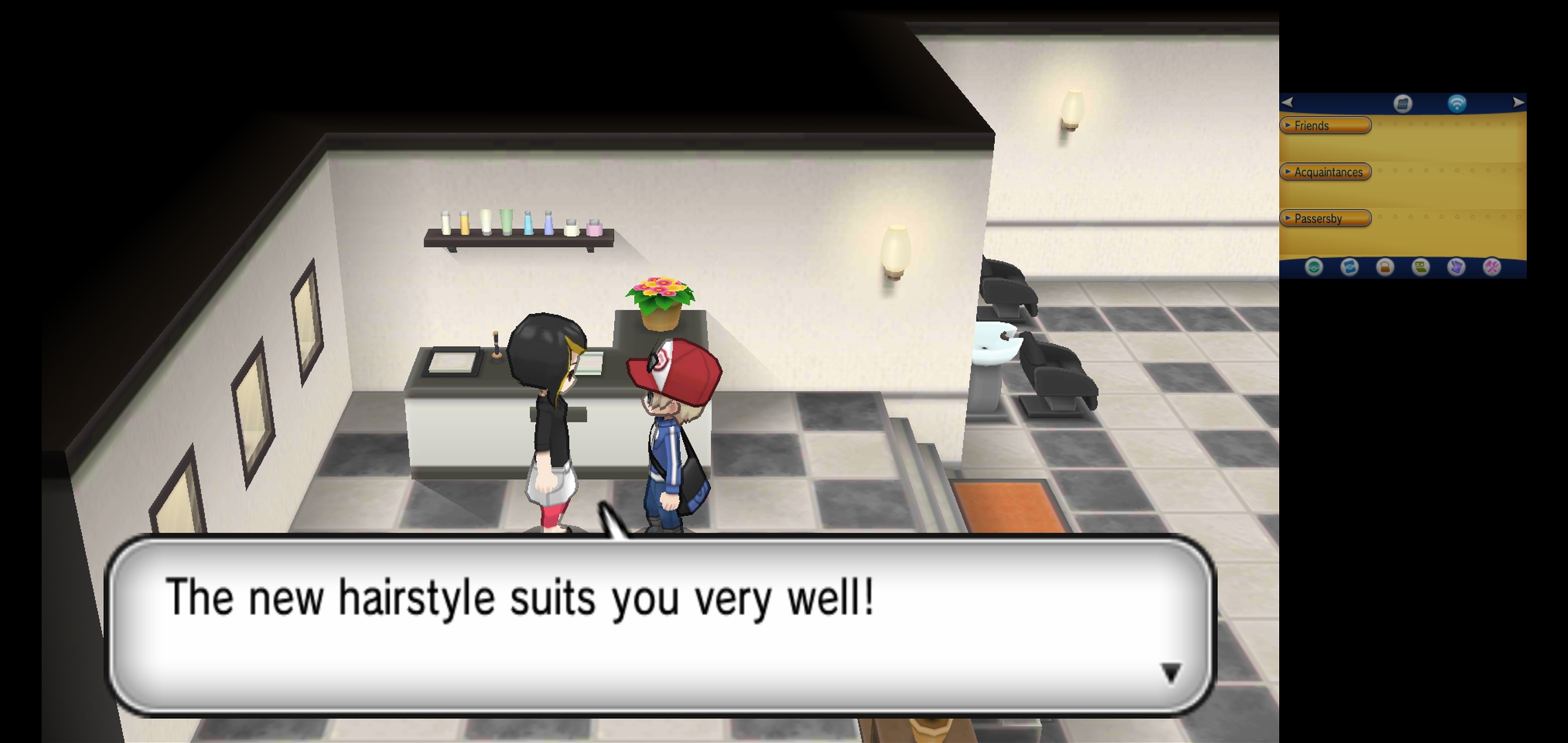Open the green Trainer Card icon
This screenshot has width=1568, height=743.
(x=1421, y=267)
